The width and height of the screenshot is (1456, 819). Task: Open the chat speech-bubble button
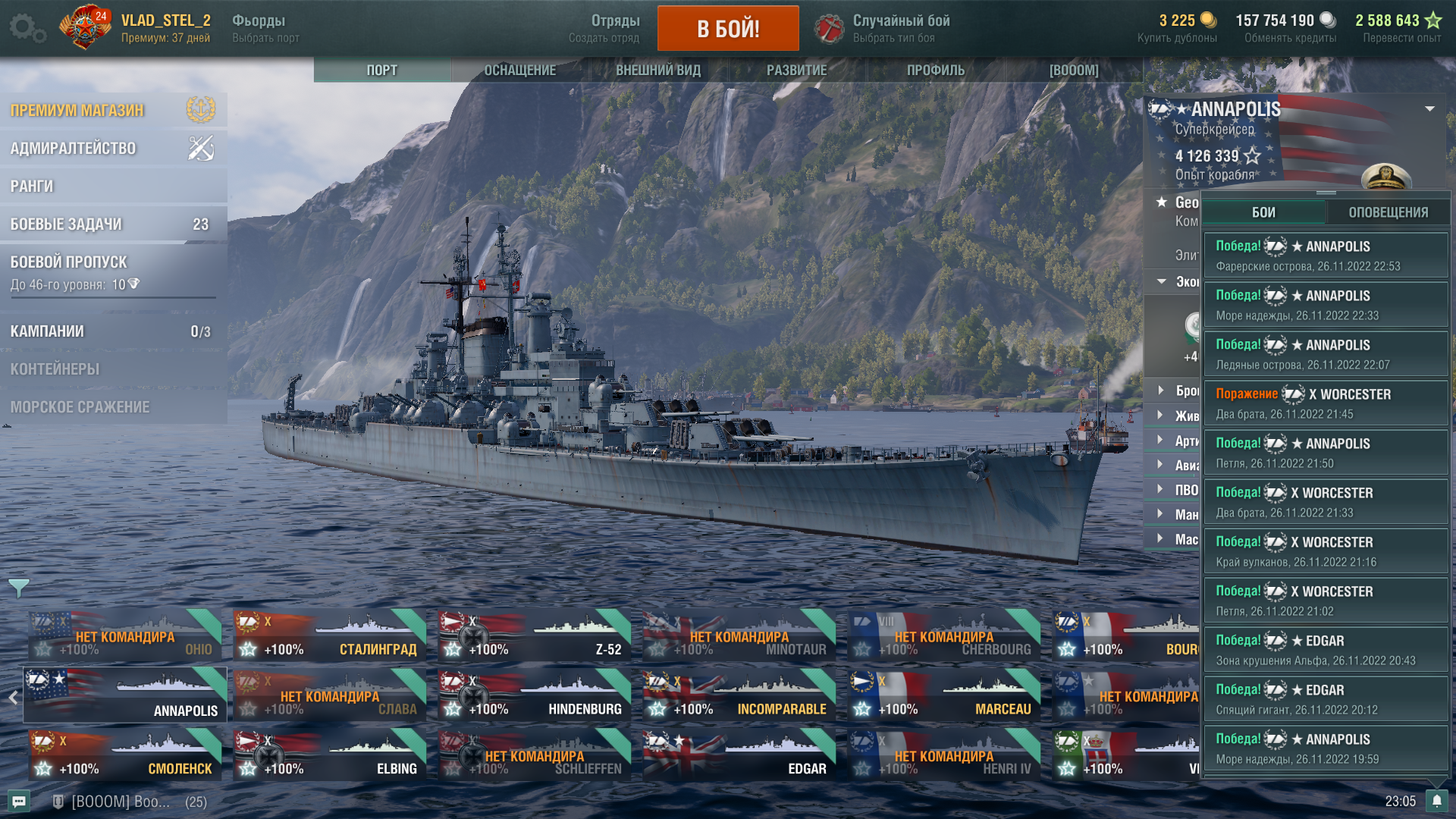[19, 802]
